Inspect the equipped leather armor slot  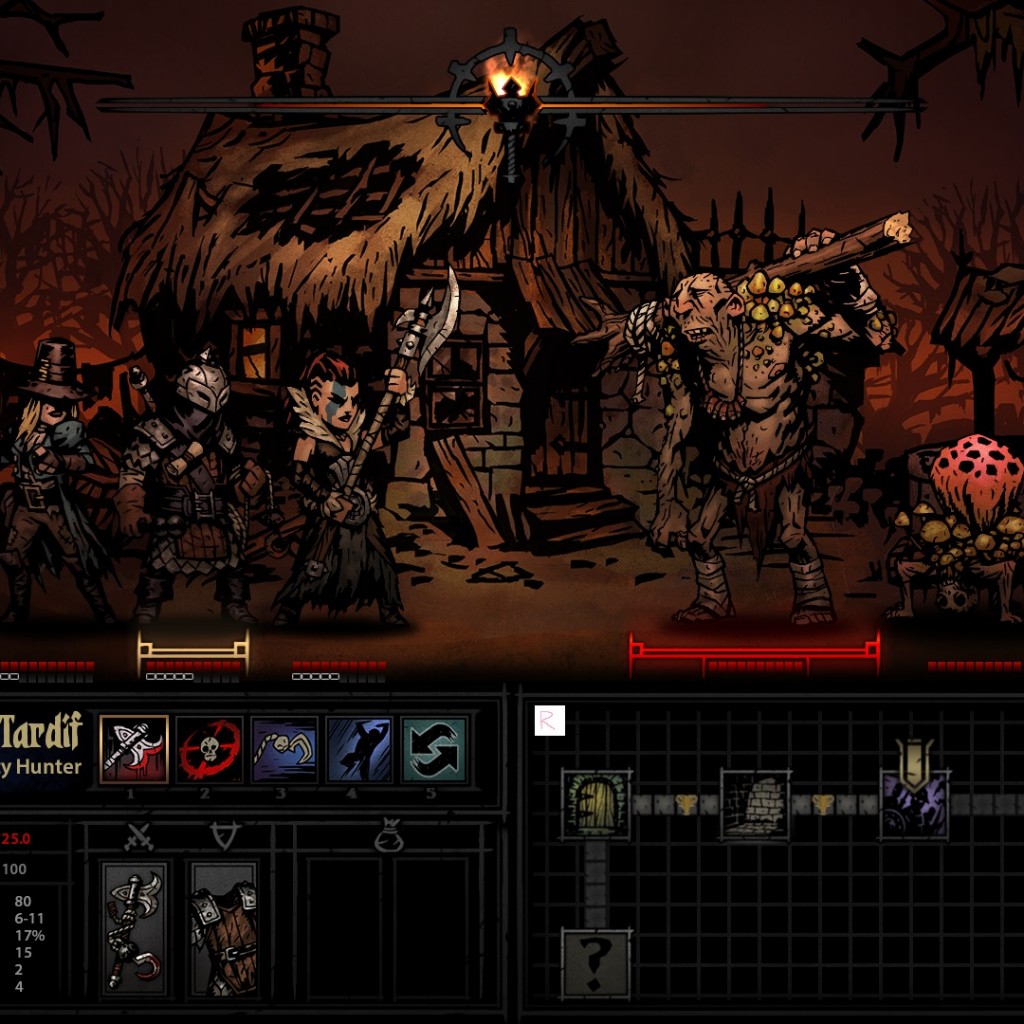click(224, 929)
